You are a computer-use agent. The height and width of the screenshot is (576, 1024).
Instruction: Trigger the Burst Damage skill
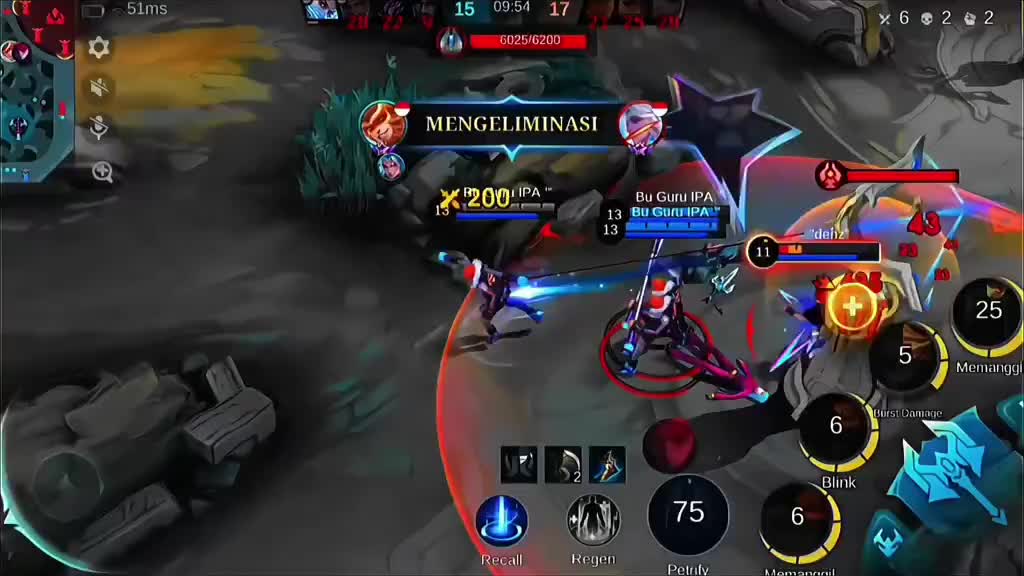(x=907, y=358)
